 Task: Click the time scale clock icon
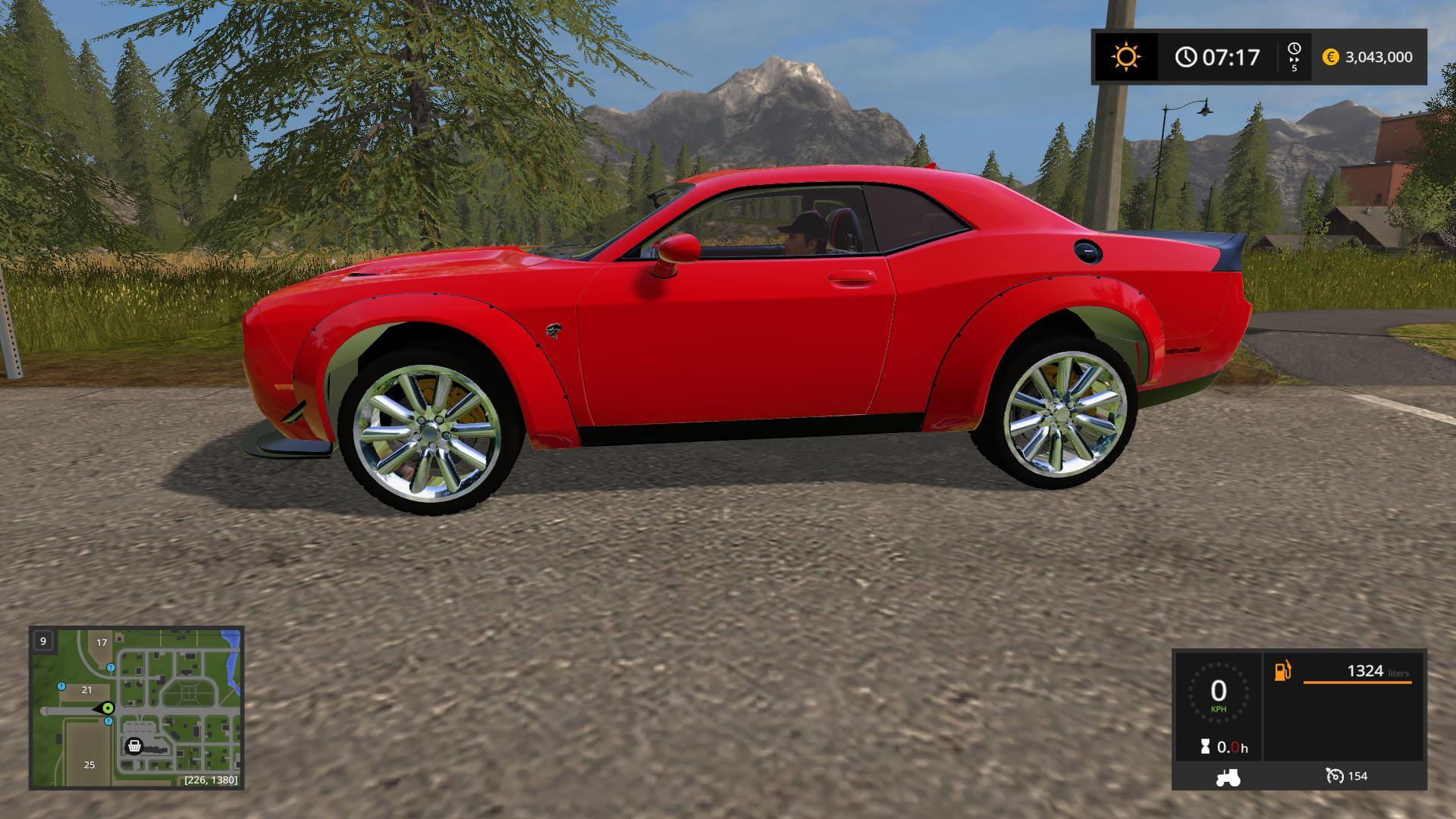(x=1294, y=49)
